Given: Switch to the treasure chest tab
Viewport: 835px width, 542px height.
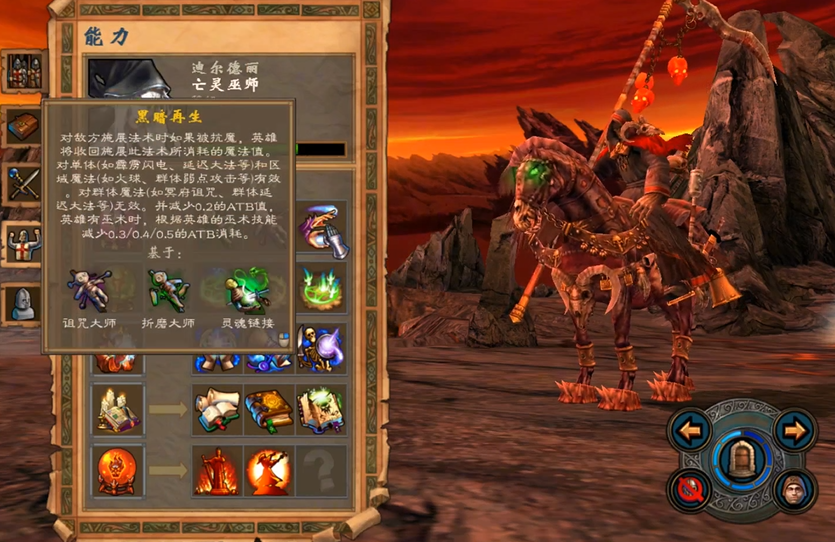Looking at the screenshot, I should point(23,127).
